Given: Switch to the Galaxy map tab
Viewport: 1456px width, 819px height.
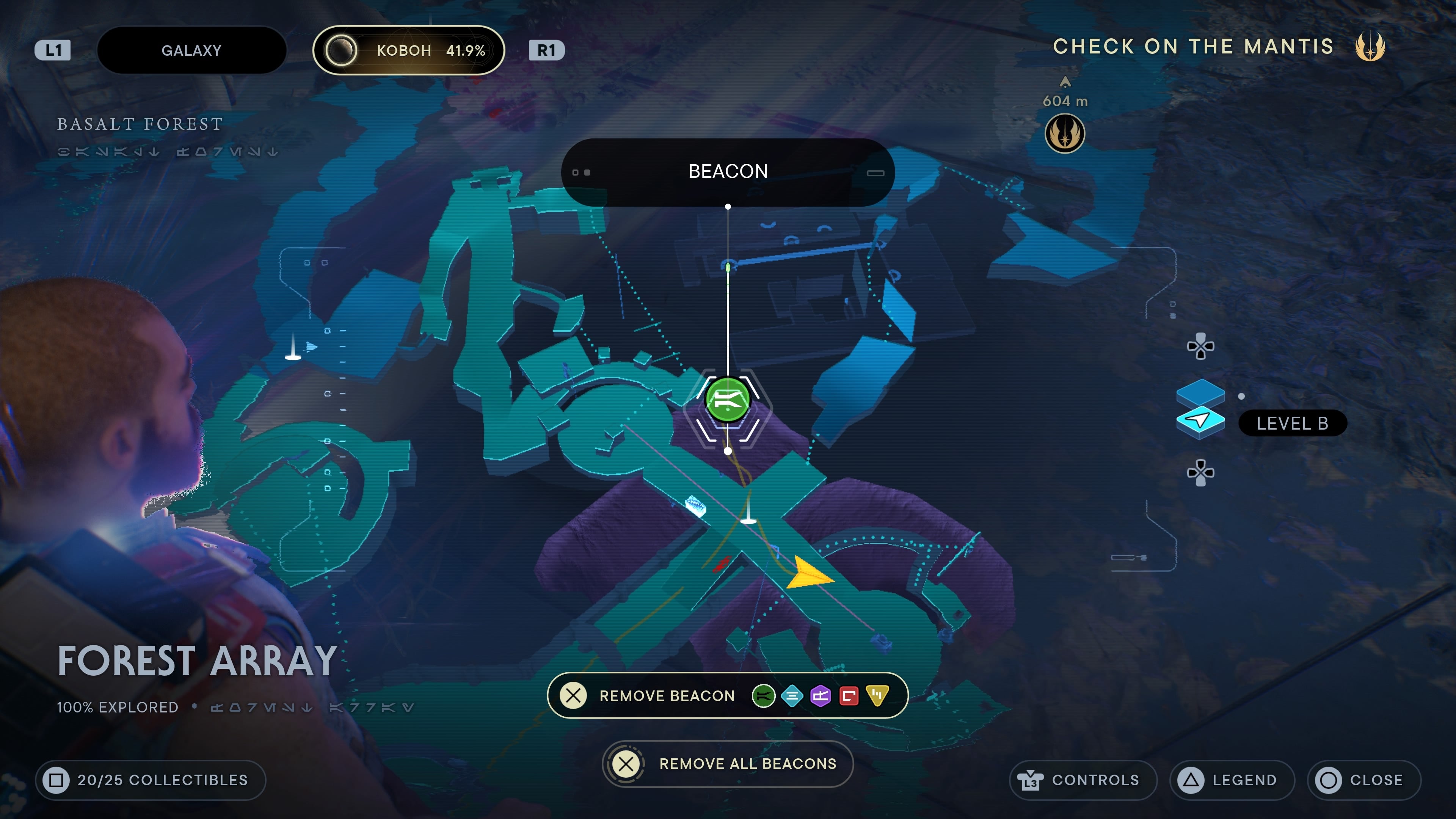Looking at the screenshot, I should tap(191, 50).
